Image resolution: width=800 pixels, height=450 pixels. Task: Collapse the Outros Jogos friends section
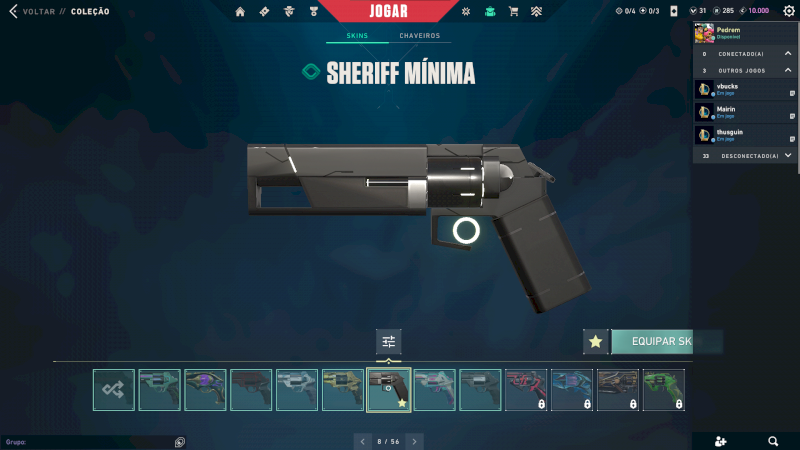pos(788,70)
